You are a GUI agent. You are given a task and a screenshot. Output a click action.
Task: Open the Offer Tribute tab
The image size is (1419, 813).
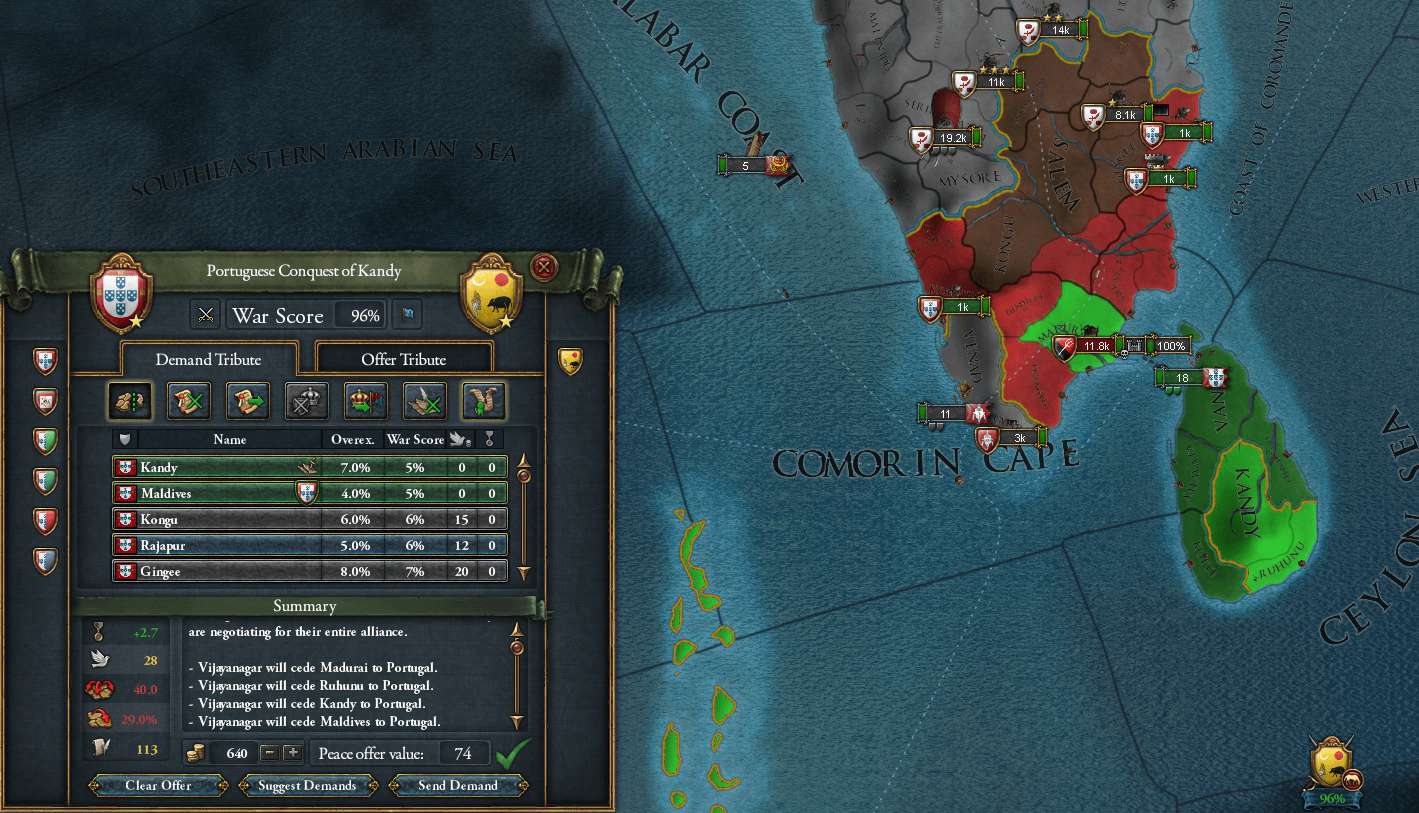[x=403, y=359]
